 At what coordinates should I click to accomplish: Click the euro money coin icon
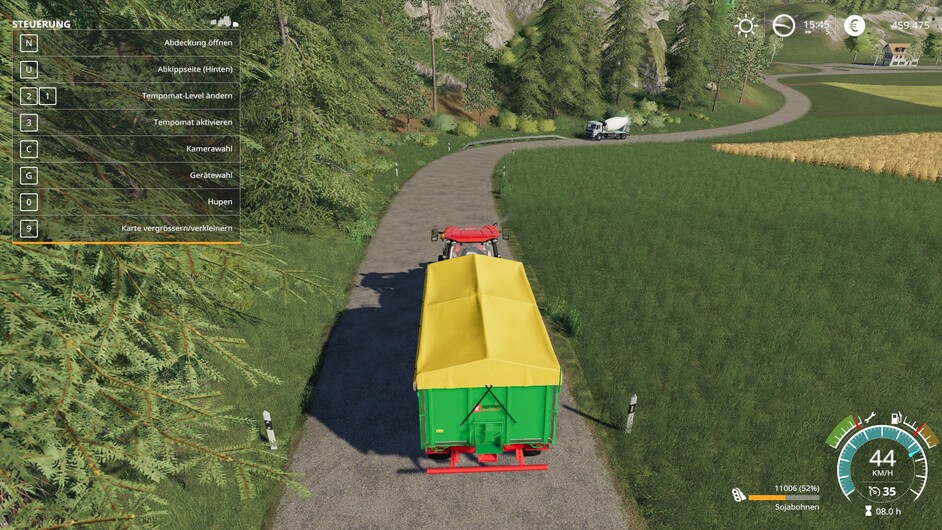point(854,26)
